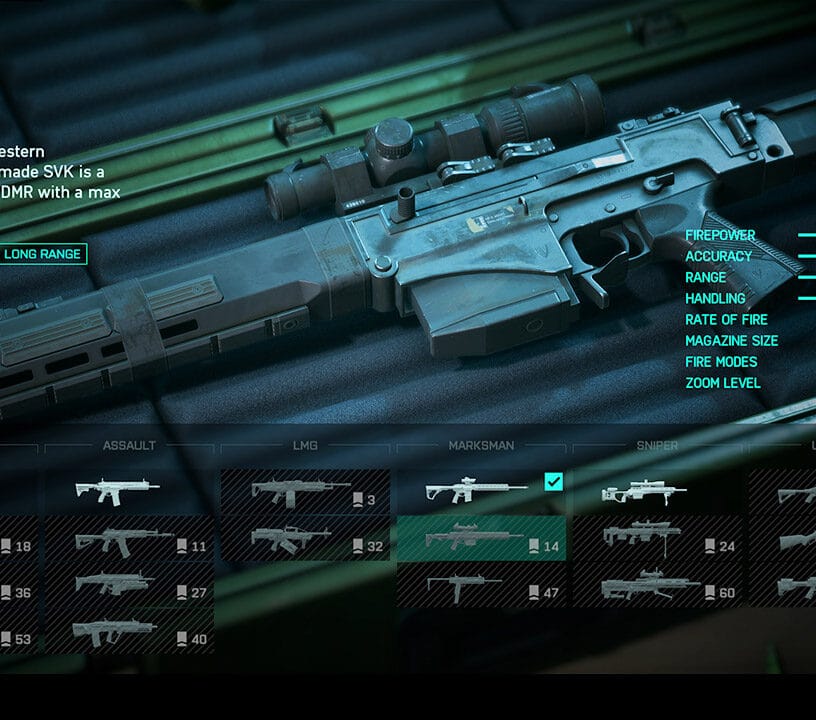Pick the Assault weapon locked at level 27

tap(130, 587)
